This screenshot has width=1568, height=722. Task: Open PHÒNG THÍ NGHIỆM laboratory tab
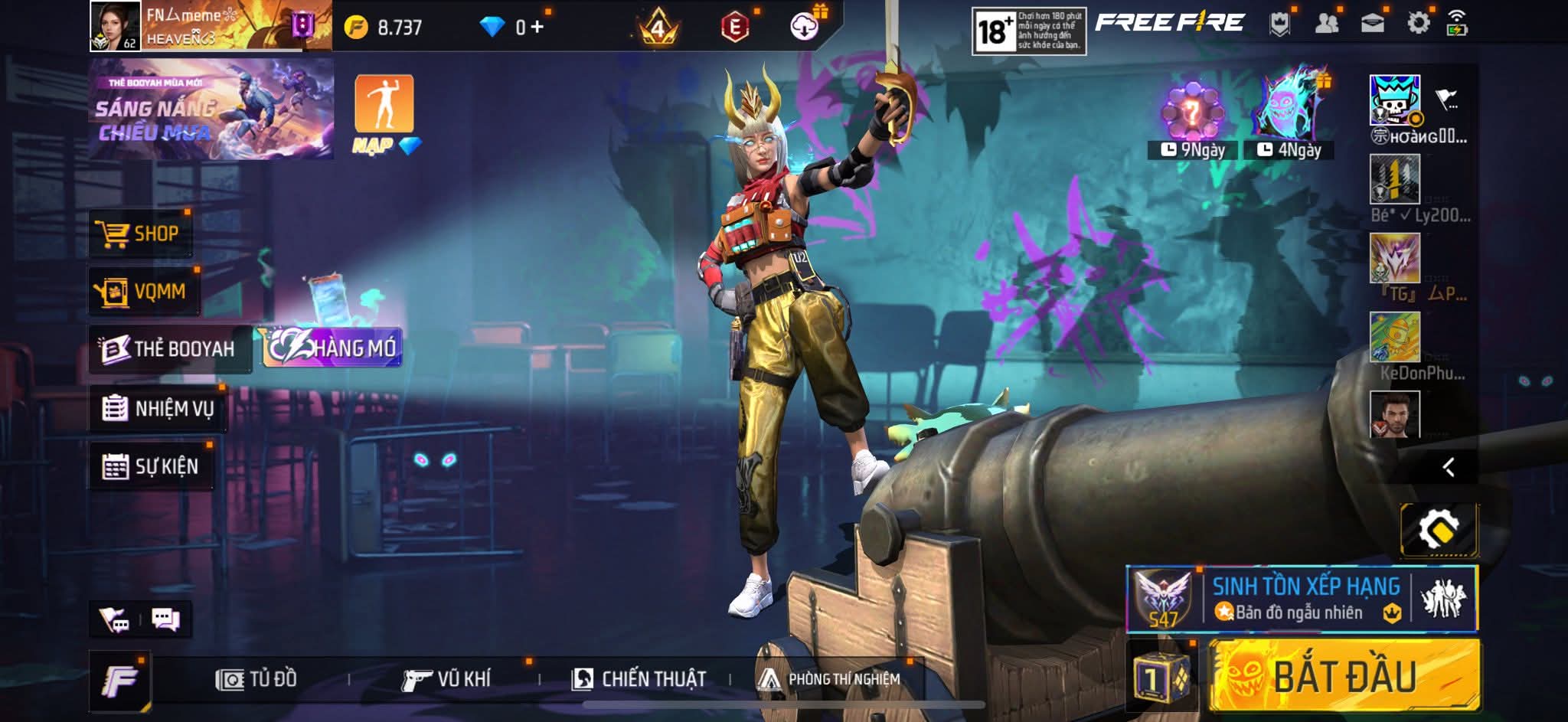pos(829,679)
